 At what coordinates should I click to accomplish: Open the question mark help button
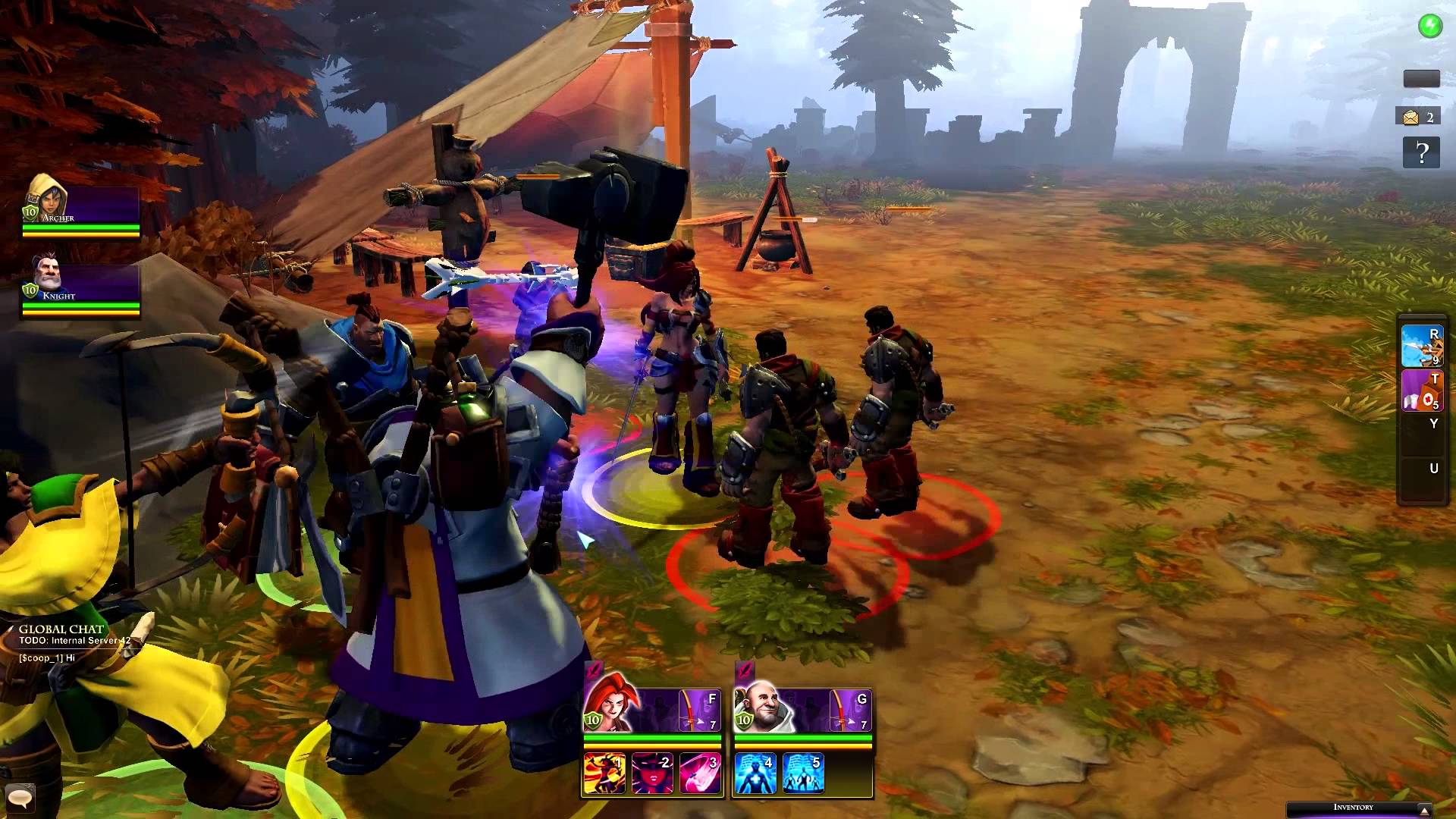[1421, 153]
